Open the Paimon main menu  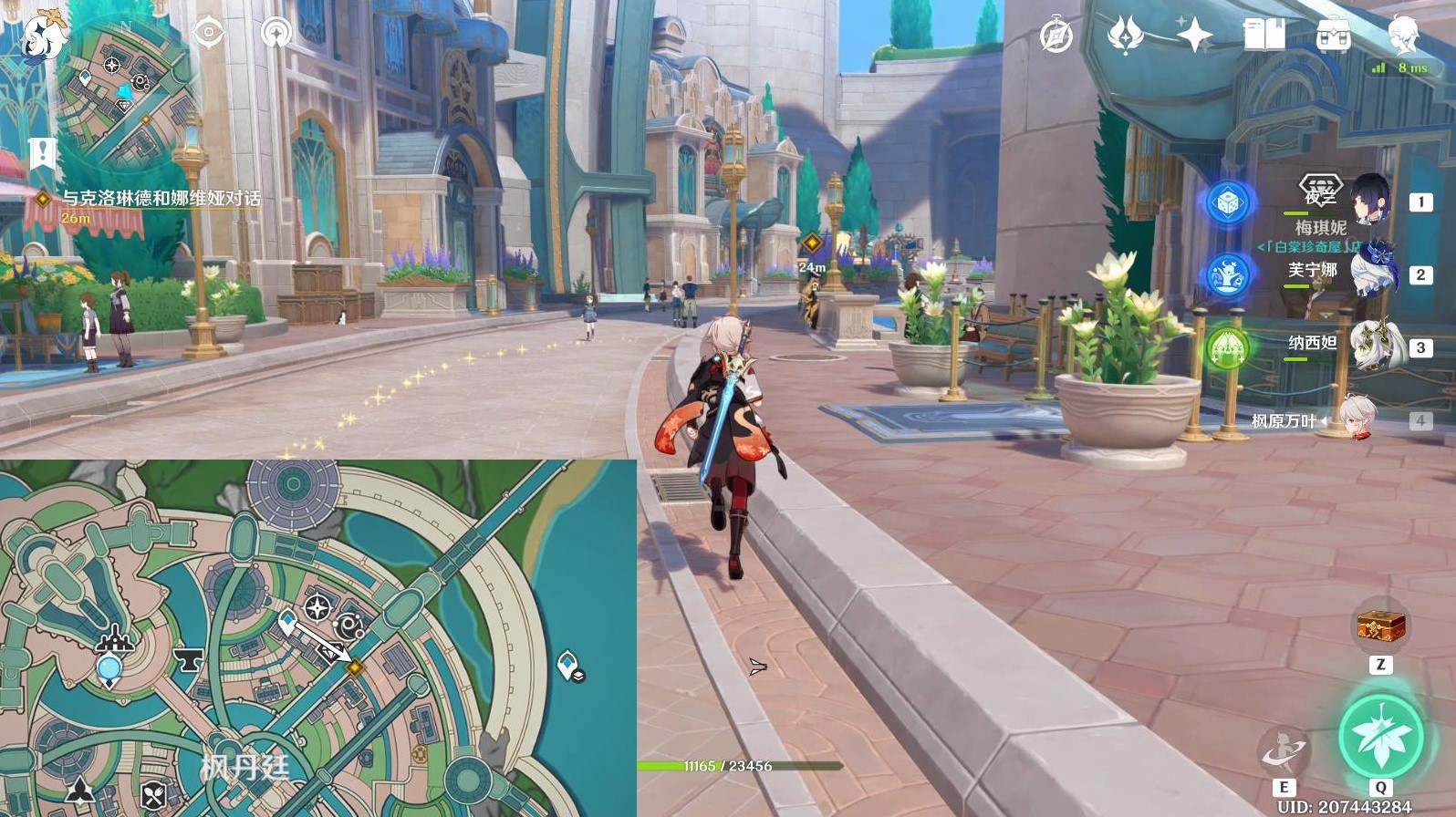pos(41,36)
